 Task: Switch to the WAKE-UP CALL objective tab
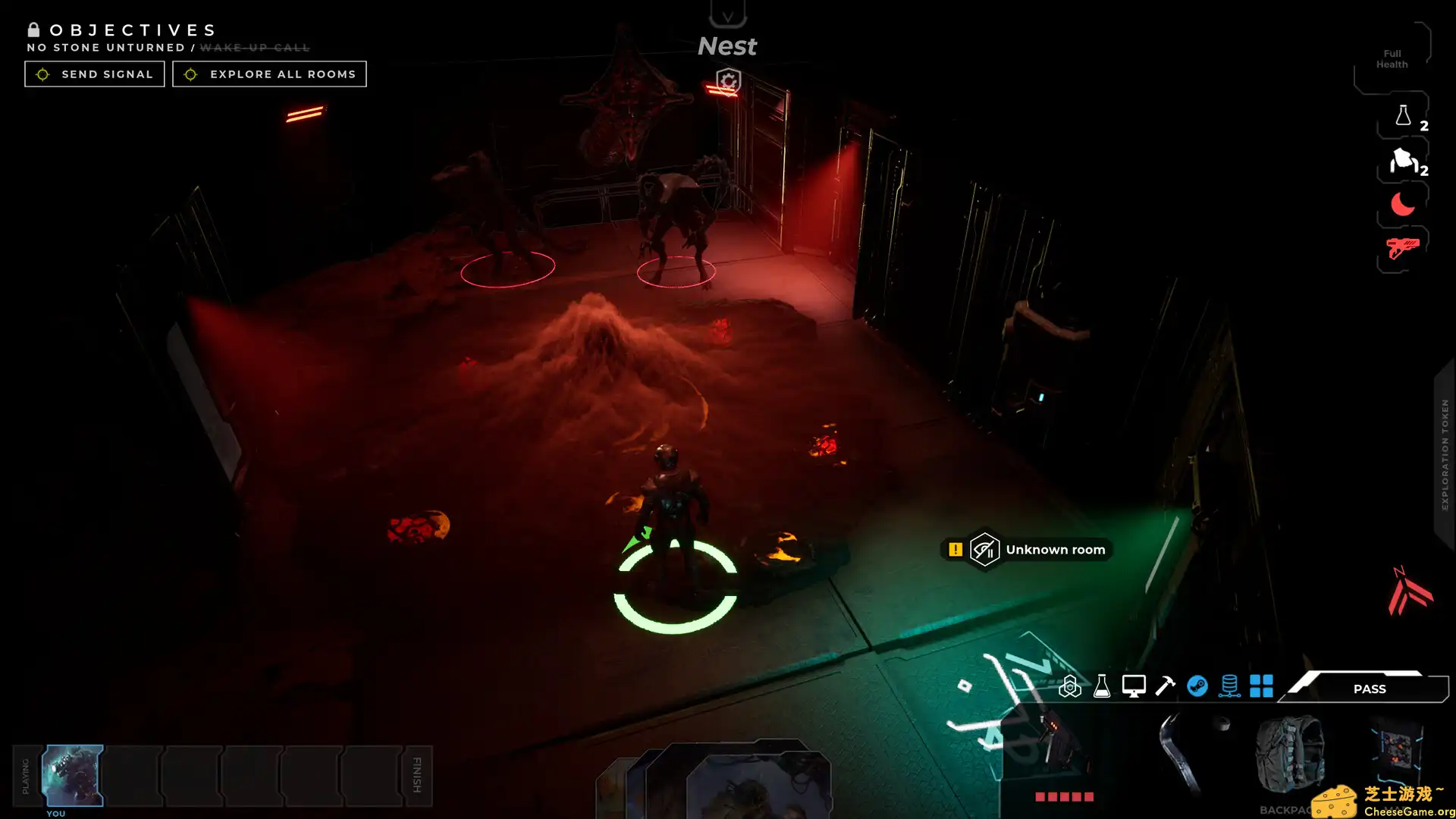[255, 47]
